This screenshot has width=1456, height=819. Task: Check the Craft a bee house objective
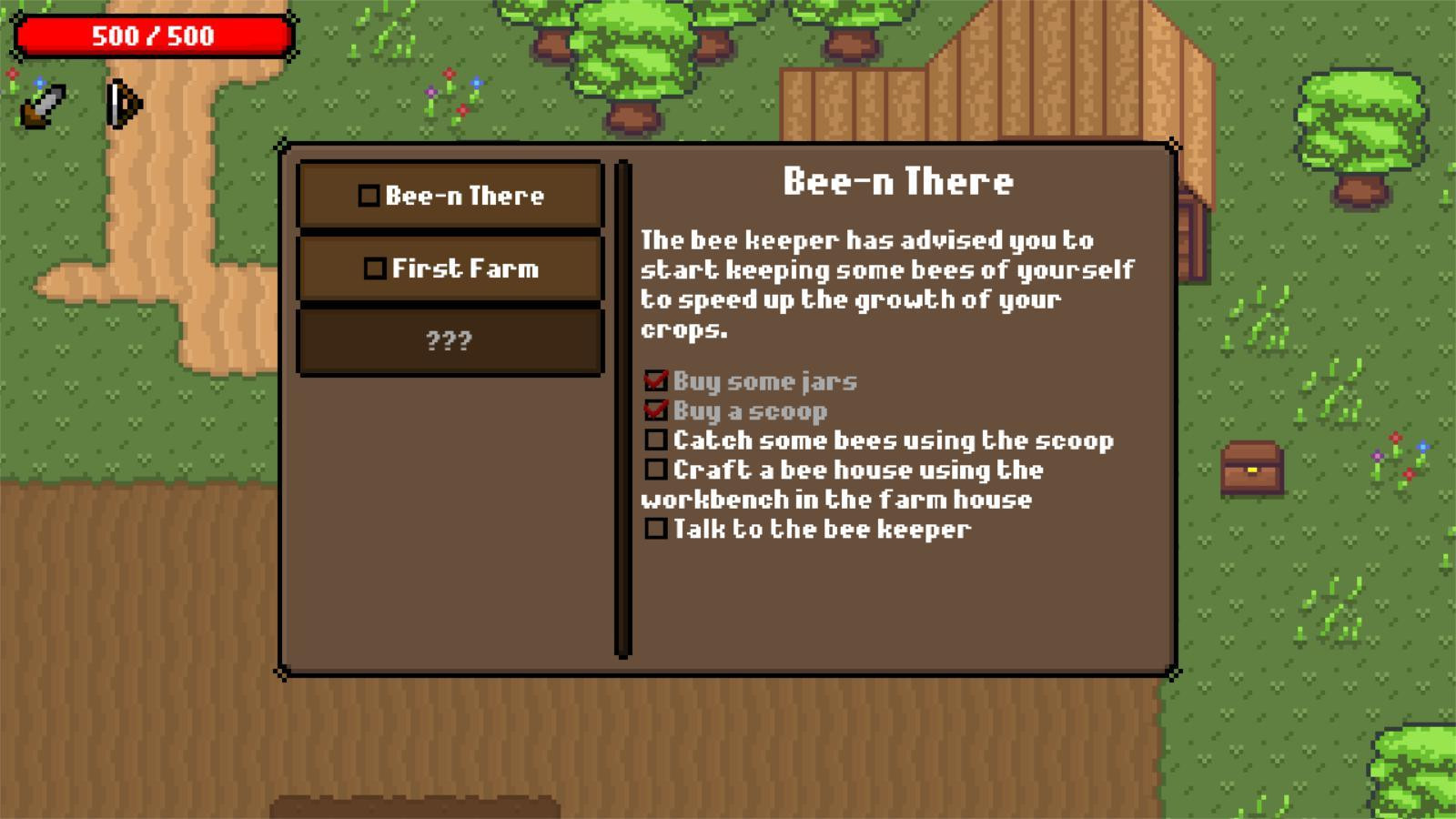655,470
